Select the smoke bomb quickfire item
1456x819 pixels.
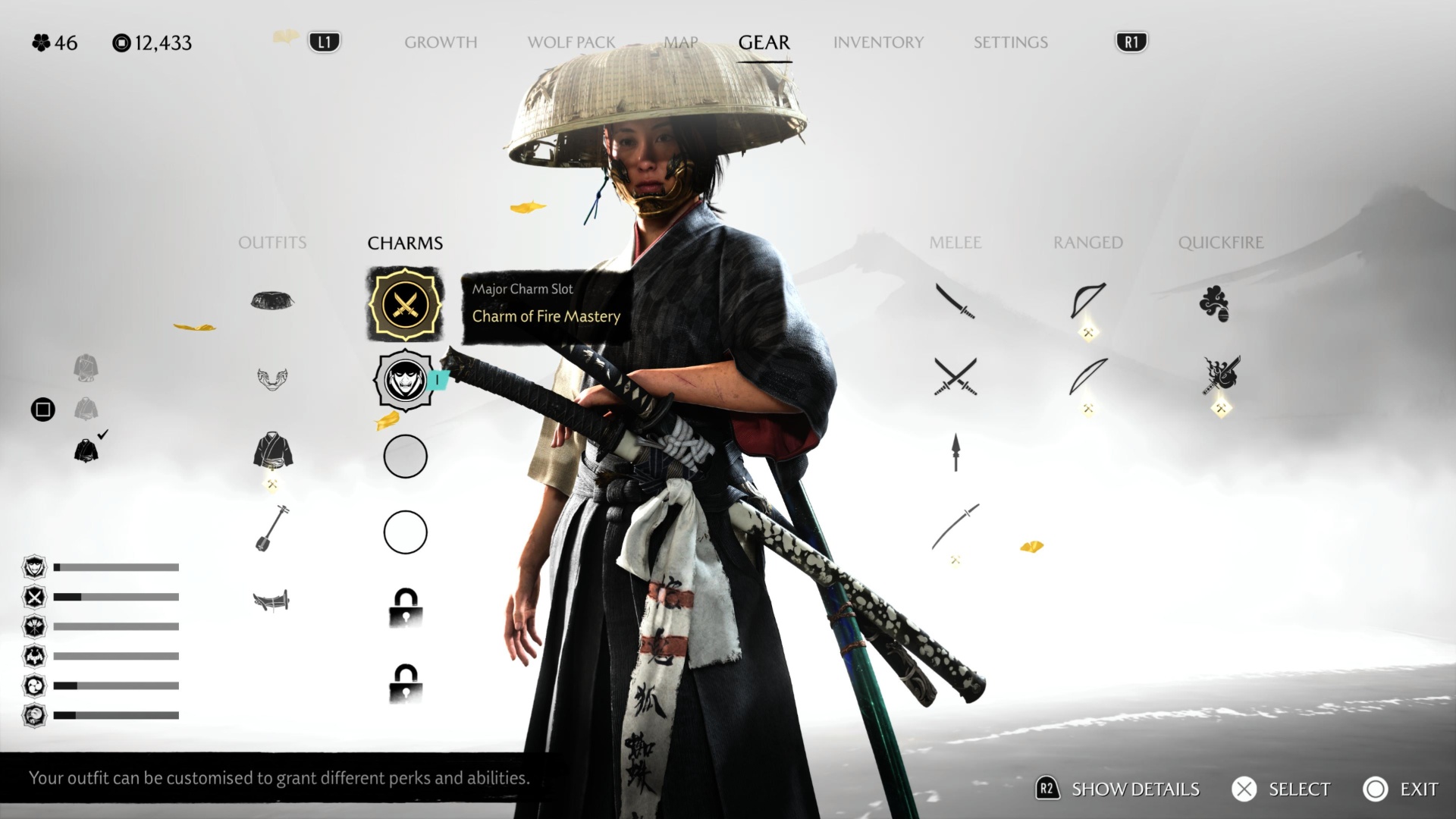pos(1214,303)
